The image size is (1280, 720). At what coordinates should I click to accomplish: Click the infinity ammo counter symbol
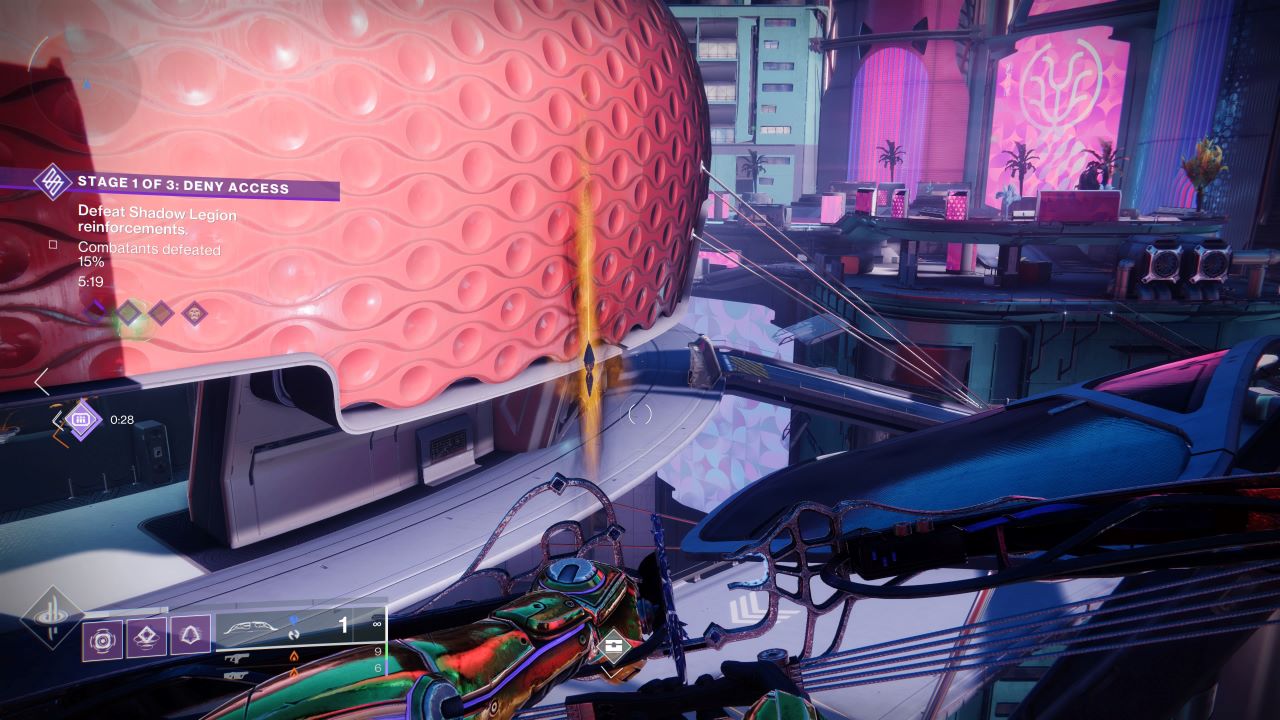tap(376, 622)
